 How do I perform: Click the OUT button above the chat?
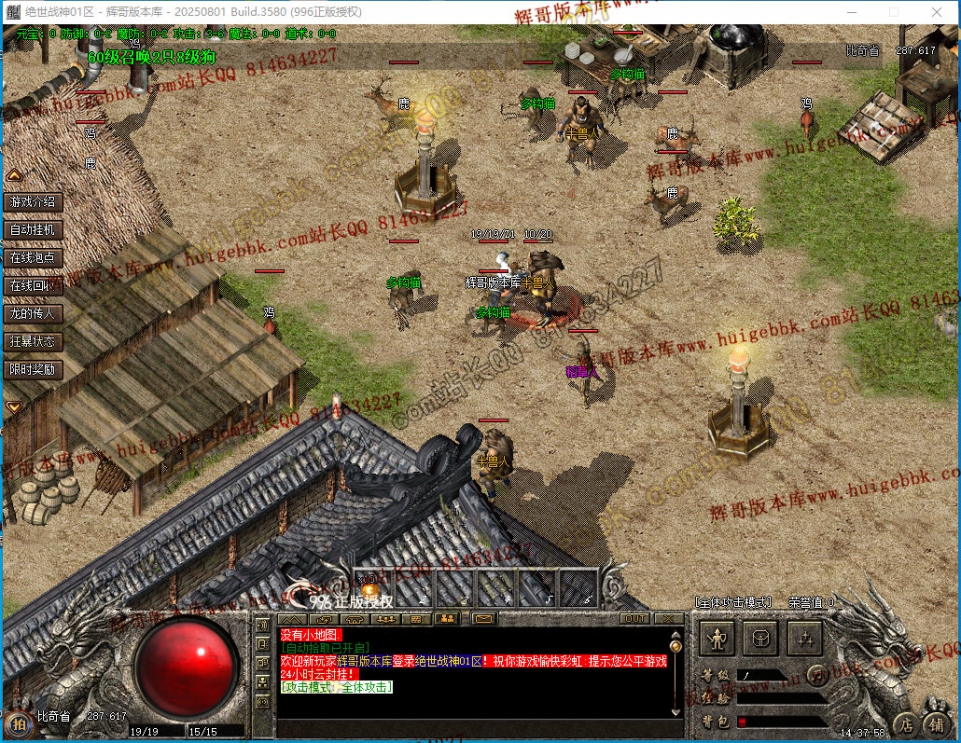tap(634, 619)
